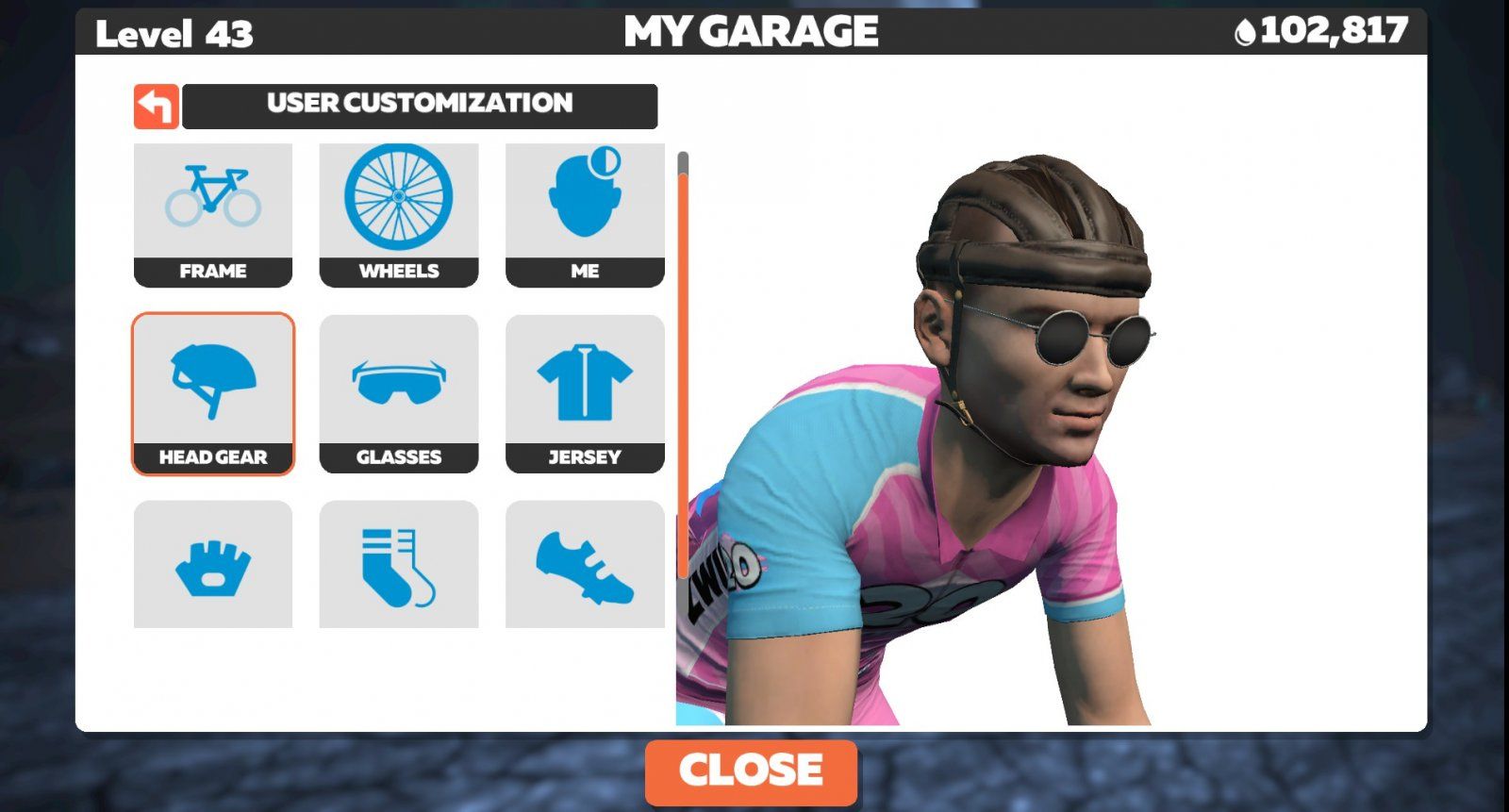Go back with the orange arrow button
1509x812 pixels.
(157, 107)
